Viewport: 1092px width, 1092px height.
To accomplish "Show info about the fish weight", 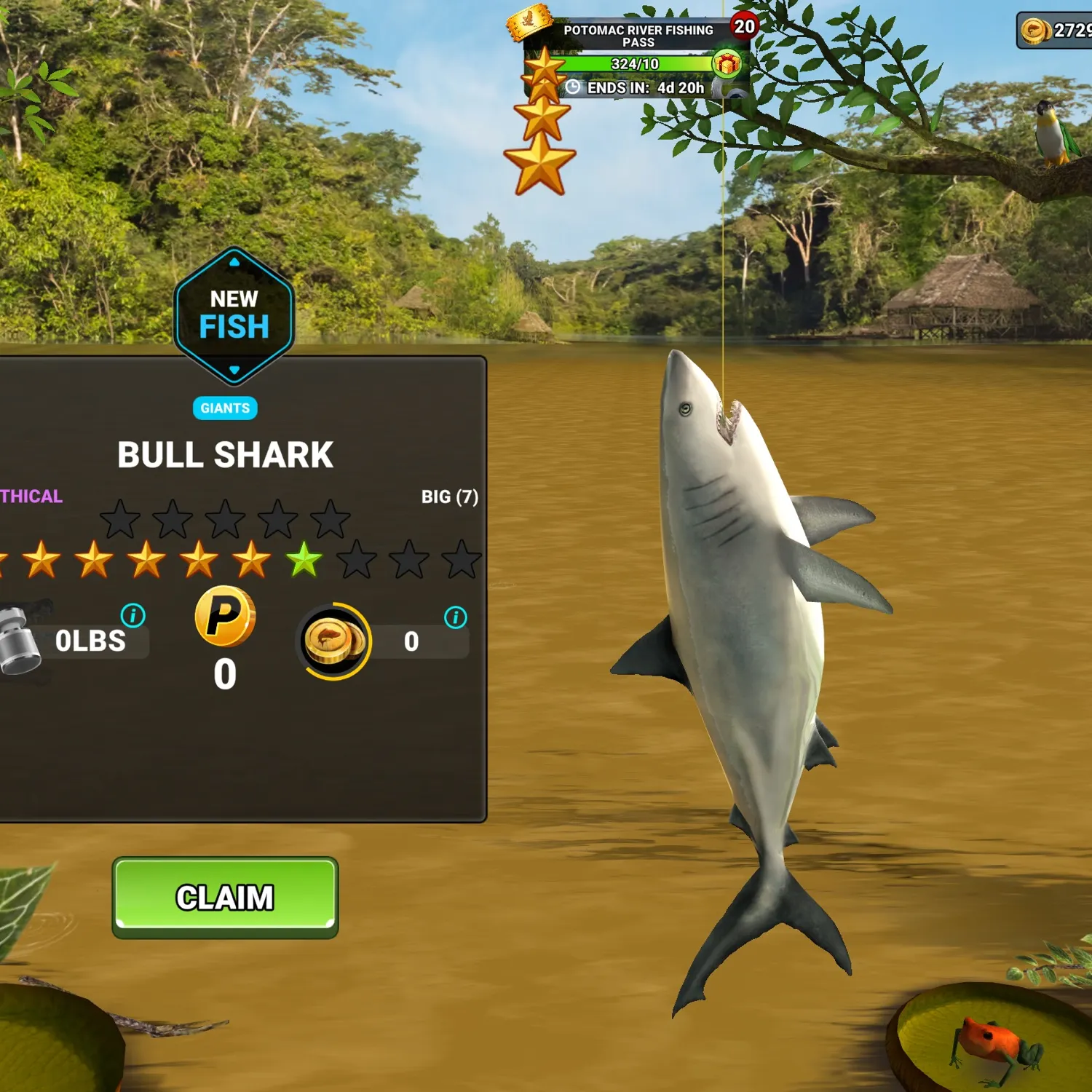I will pos(132,616).
